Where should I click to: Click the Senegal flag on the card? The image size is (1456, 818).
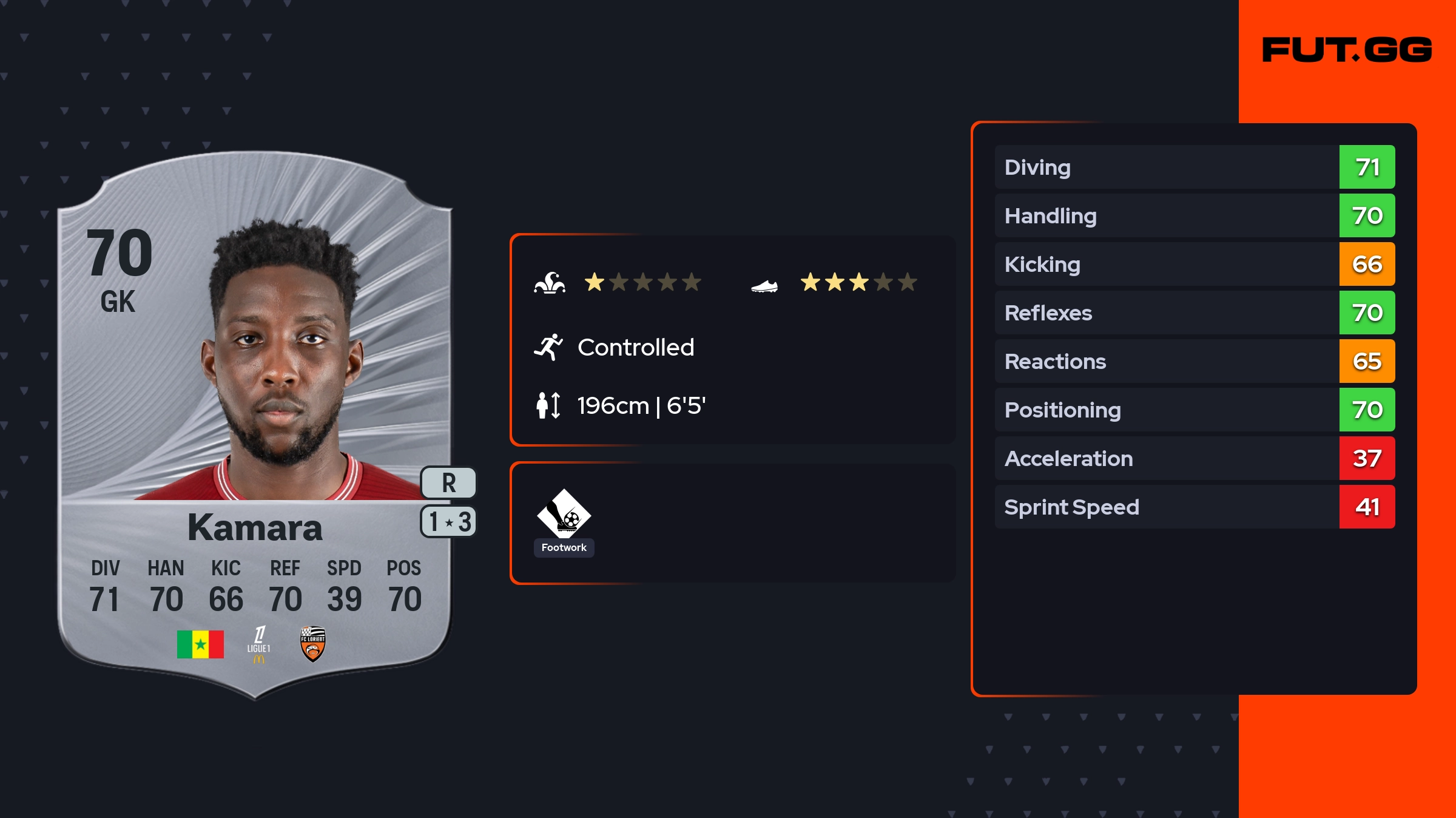pyautogui.click(x=200, y=644)
